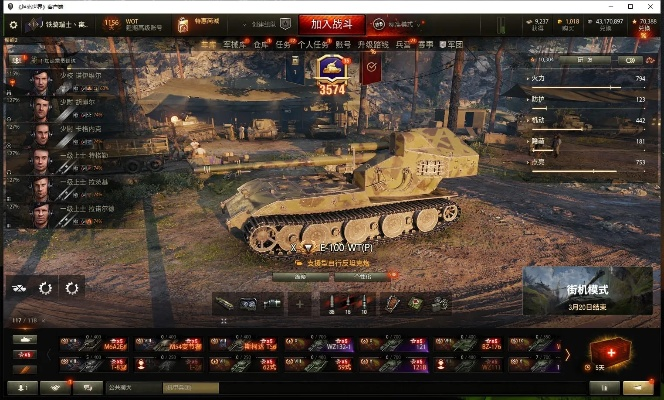Select the bottom crew member in the list
This screenshot has height=400, width=664.
click(40, 212)
